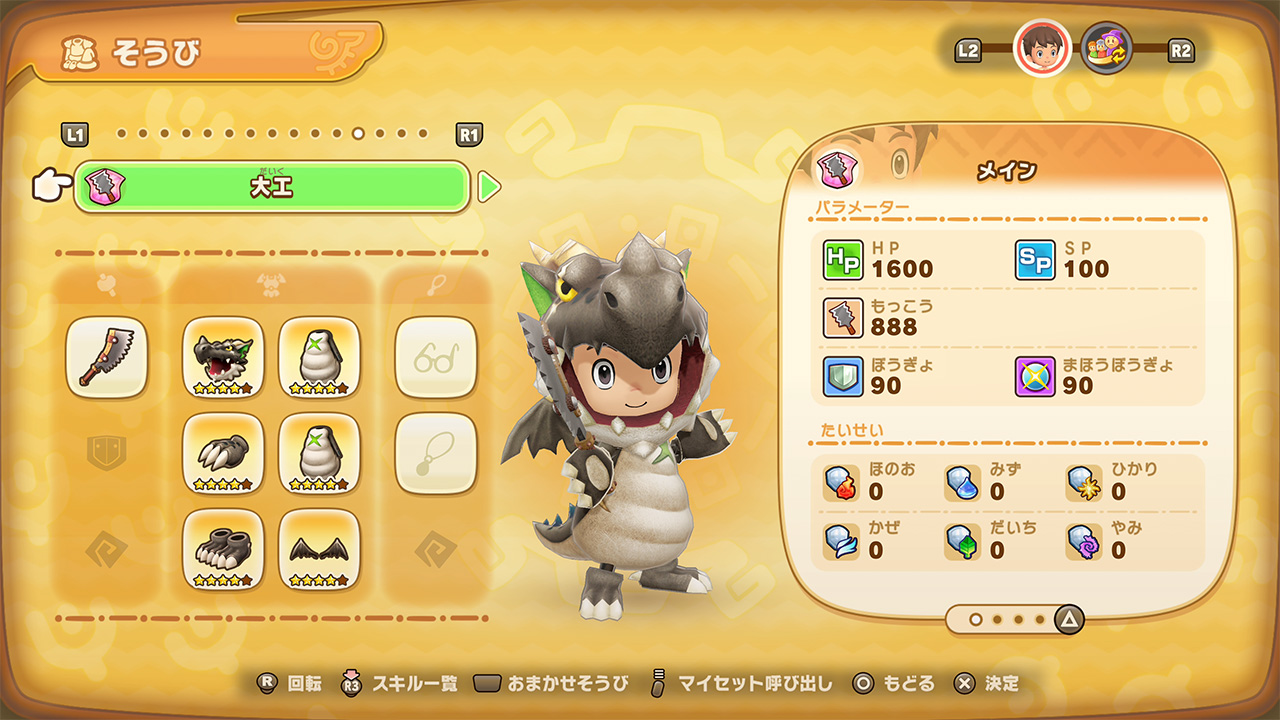Pick the dragon feet boots slot
The width and height of the screenshot is (1280, 720).
223,549
